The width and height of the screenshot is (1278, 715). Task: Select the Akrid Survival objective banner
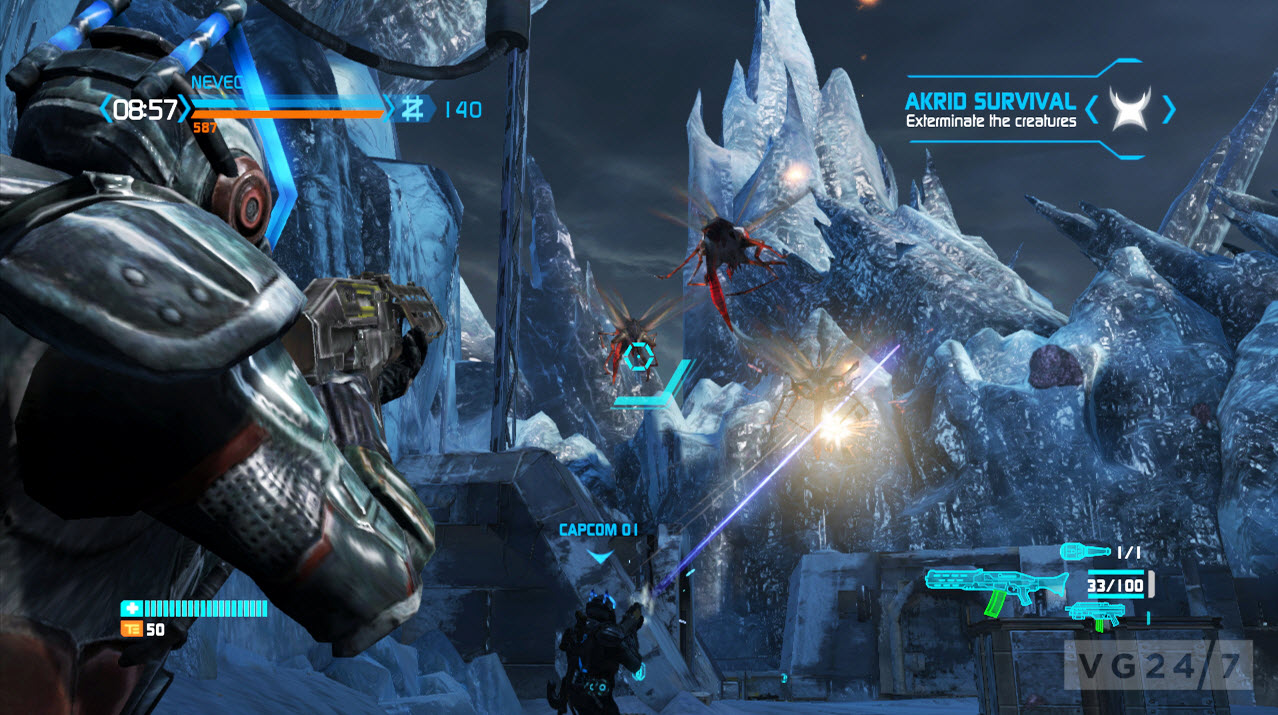point(990,109)
